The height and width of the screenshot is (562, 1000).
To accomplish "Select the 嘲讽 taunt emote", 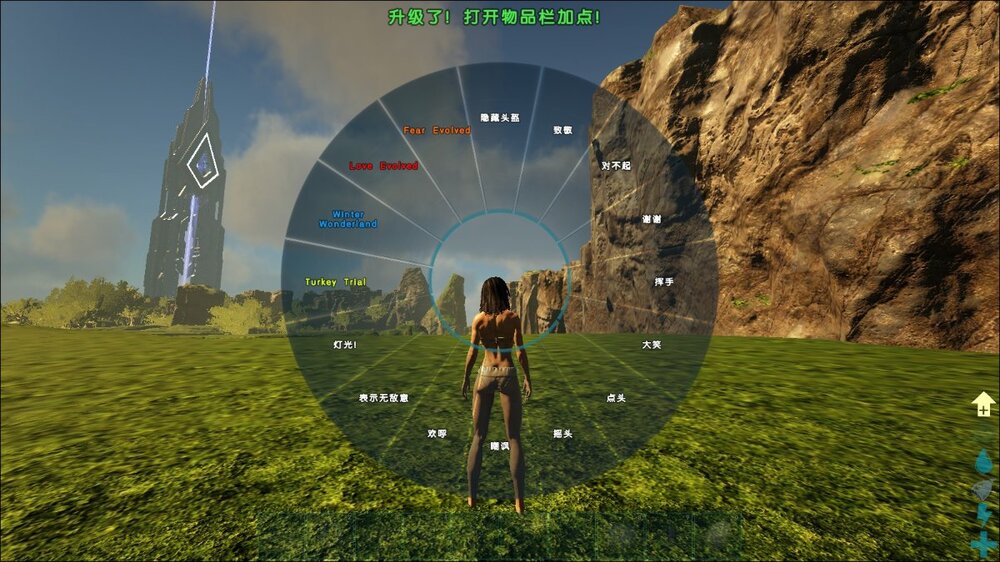I will pos(500,446).
